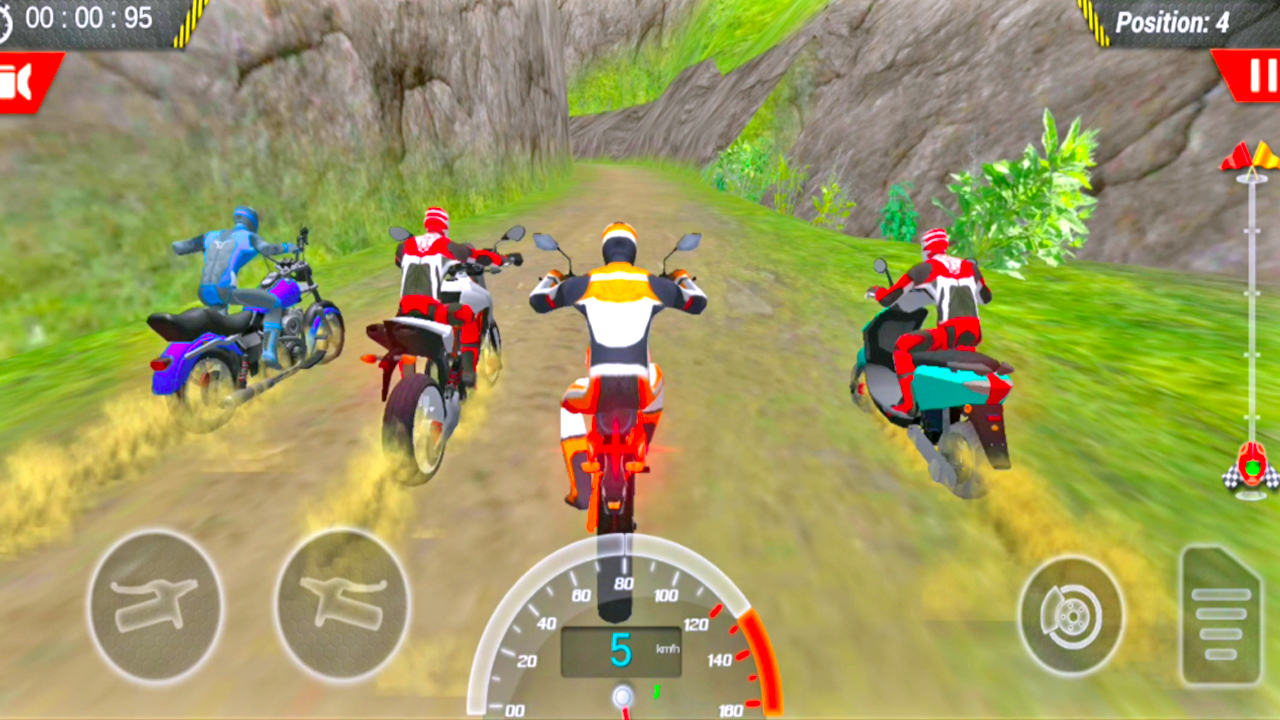Select the right handlebar steering control

(345, 605)
